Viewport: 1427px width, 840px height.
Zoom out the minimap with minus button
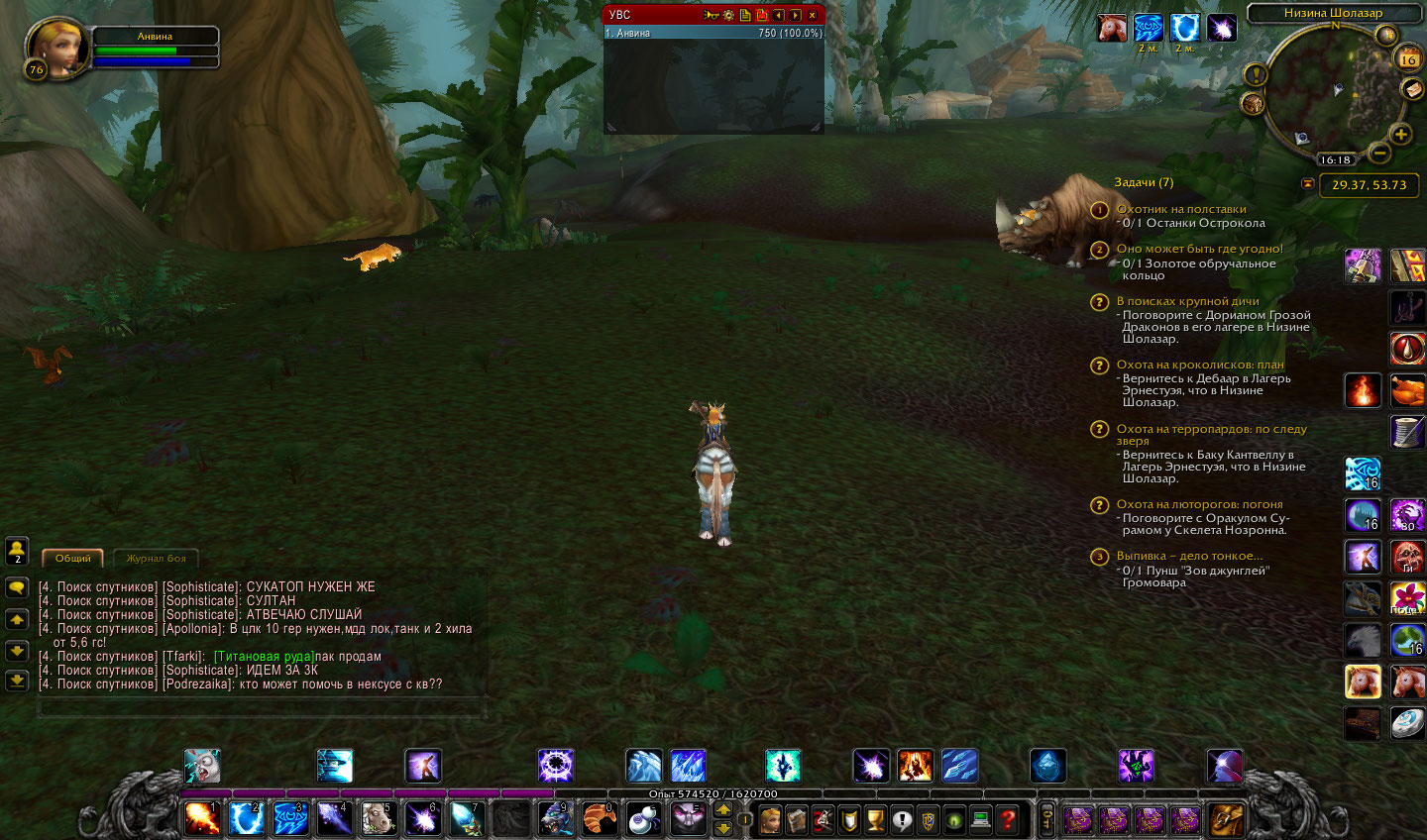(x=1378, y=153)
